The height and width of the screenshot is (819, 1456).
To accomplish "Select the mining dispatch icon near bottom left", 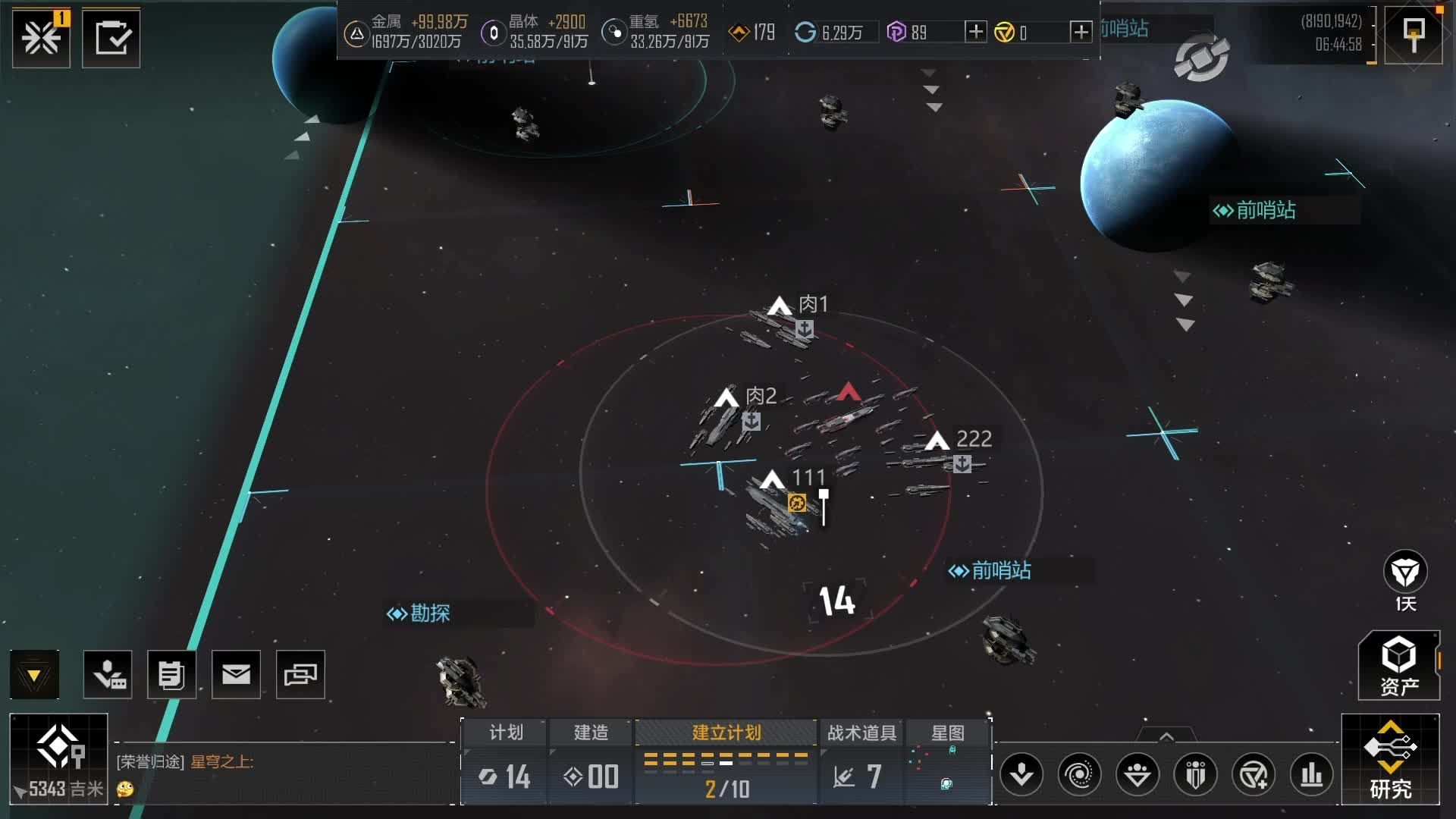I will pyautogui.click(x=107, y=673).
